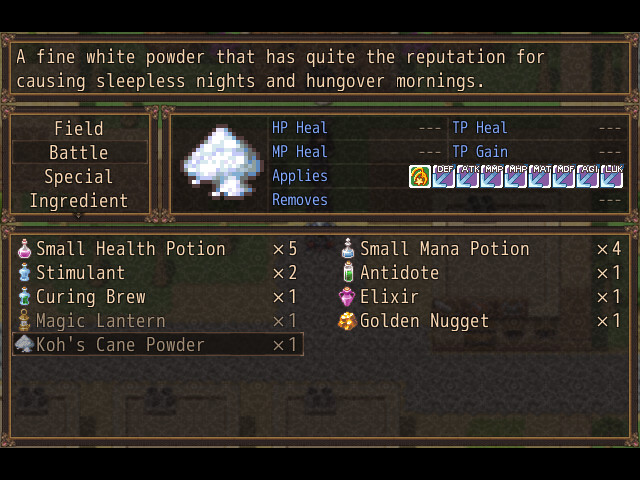Switch to the Field category
Viewport: 640px width, 480px height.
79,129
